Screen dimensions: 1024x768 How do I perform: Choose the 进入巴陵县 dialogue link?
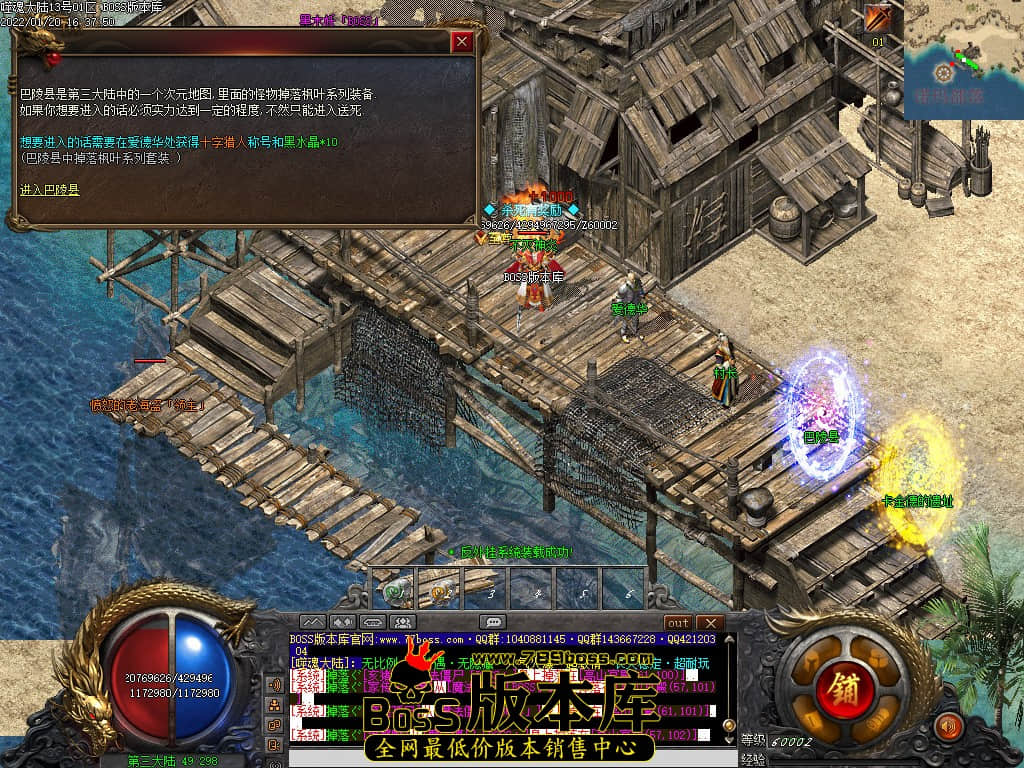tap(50, 189)
